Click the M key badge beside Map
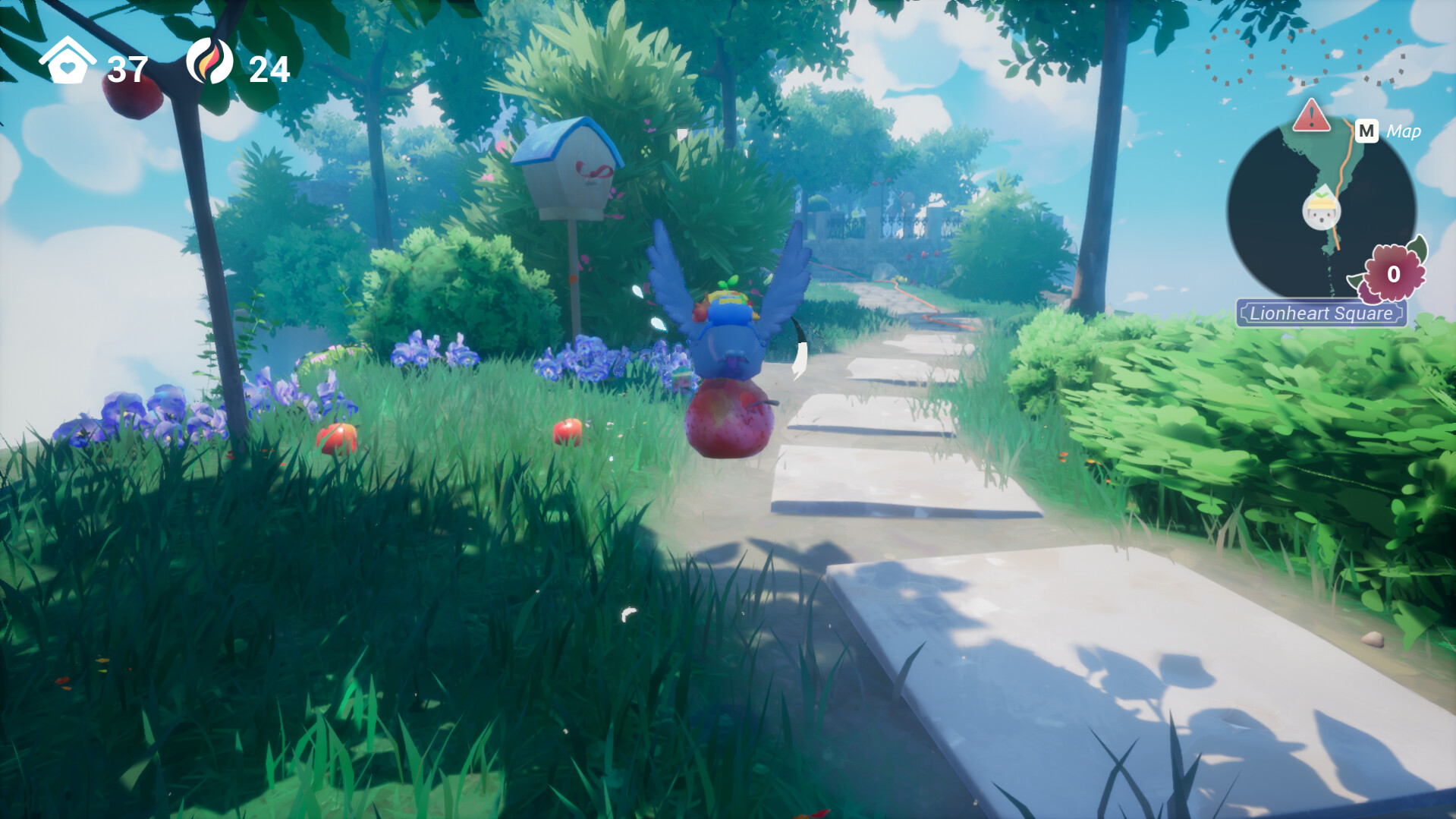This screenshot has height=819, width=1456. point(1366,131)
